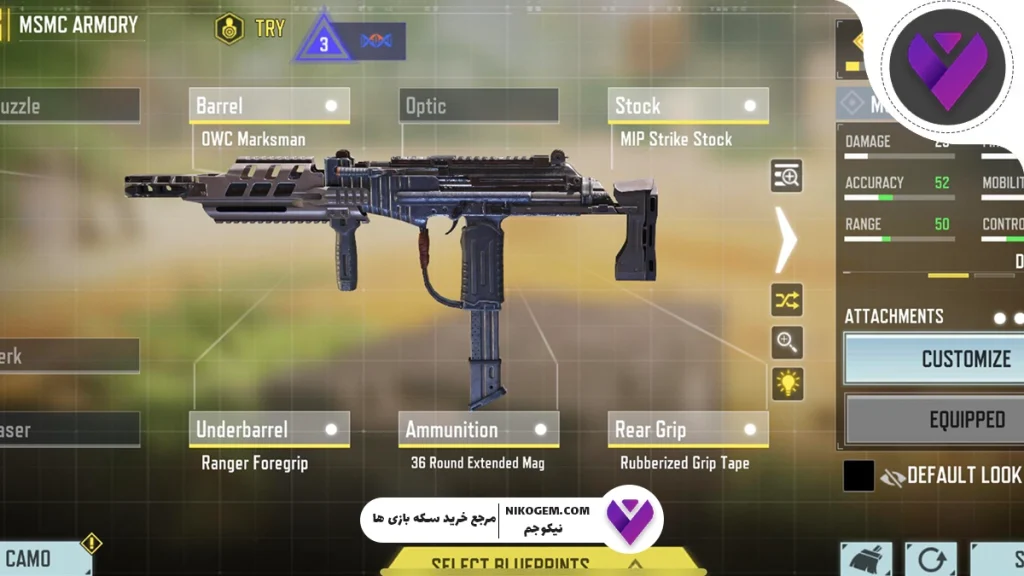Open the Barrel attachment slot
This screenshot has width=1024, height=576.
pos(269,106)
